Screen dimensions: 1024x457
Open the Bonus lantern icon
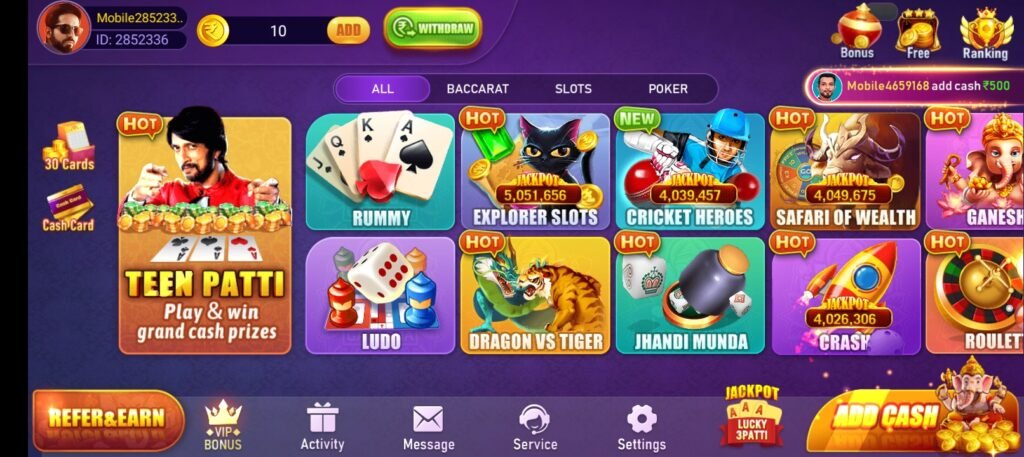coord(857,32)
